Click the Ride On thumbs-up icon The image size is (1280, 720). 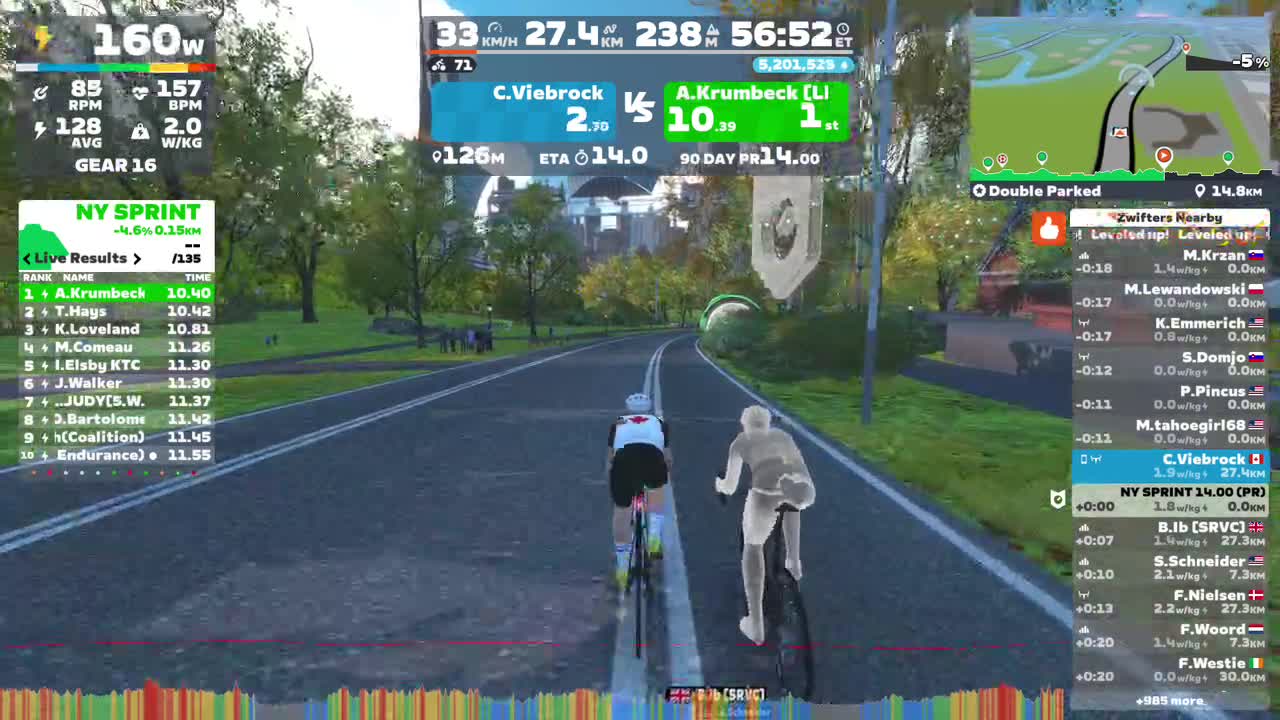[1048, 229]
